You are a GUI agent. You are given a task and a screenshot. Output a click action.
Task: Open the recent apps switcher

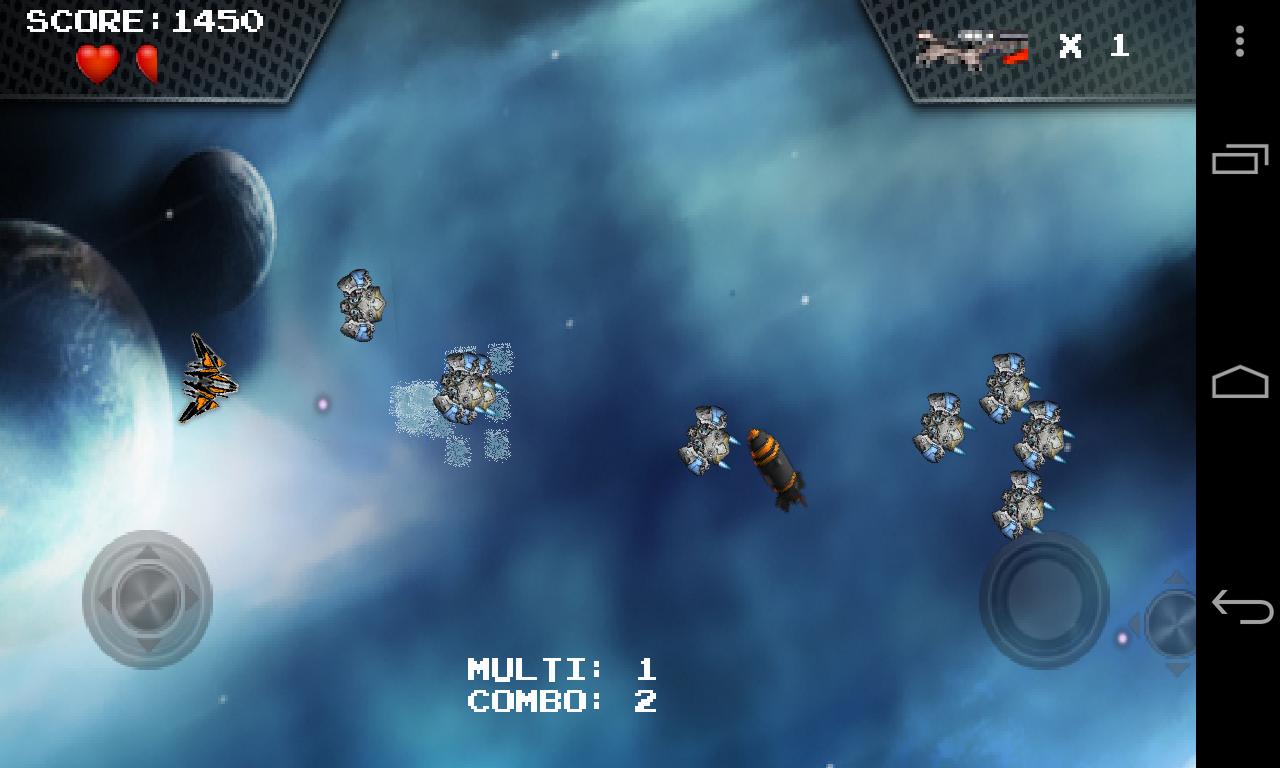(1237, 160)
